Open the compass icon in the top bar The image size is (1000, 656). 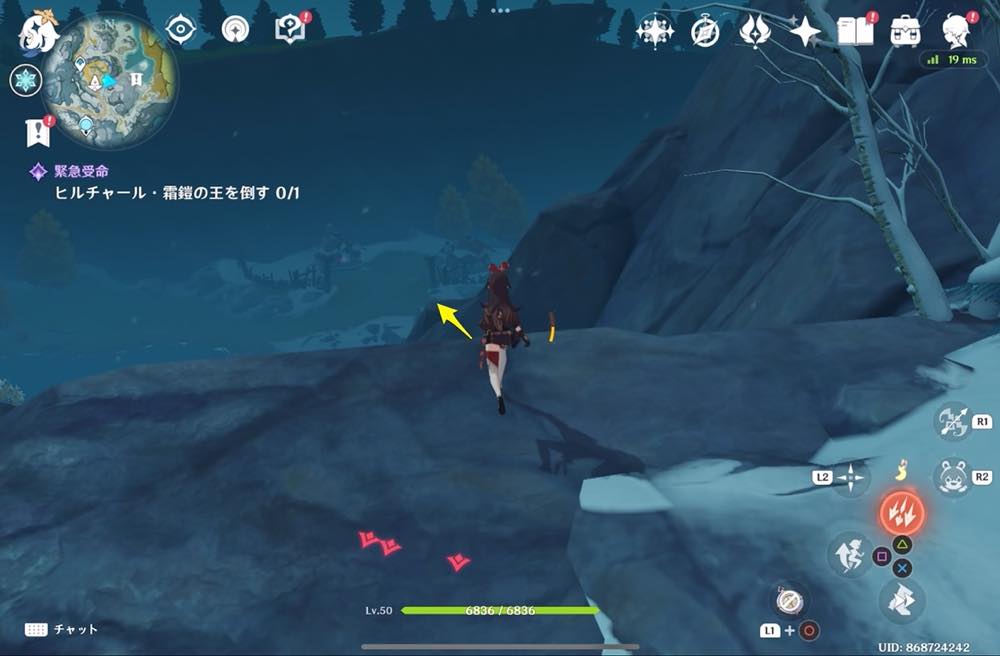click(x=705, y=31)
